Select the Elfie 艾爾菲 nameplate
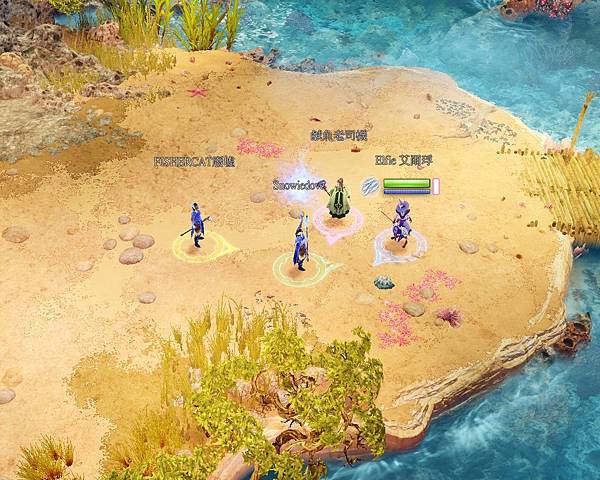Image resolution: width=600 pixels, height=480 pixels. coord(404,160)
